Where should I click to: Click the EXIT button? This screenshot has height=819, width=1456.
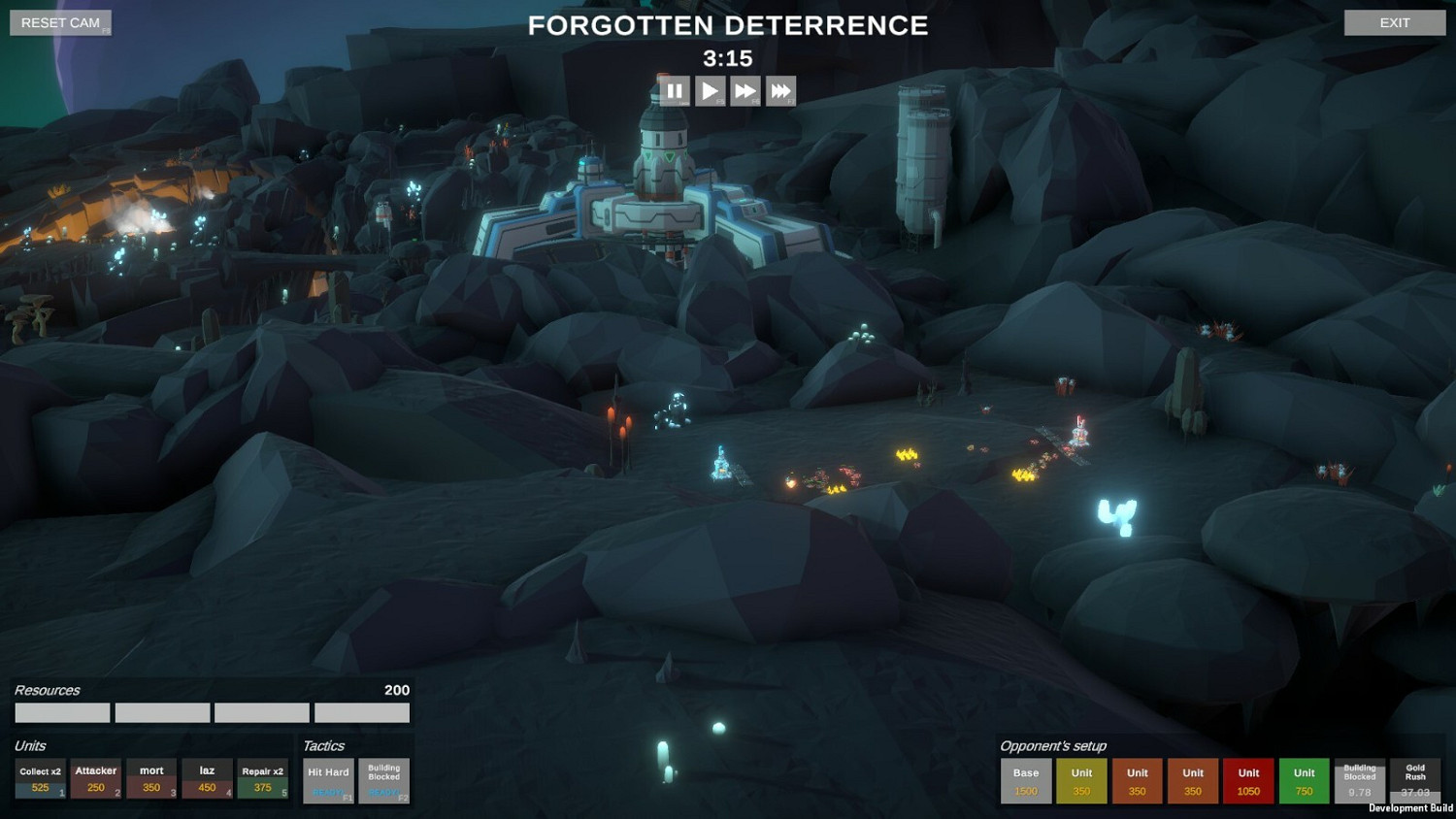point(1395,21)
